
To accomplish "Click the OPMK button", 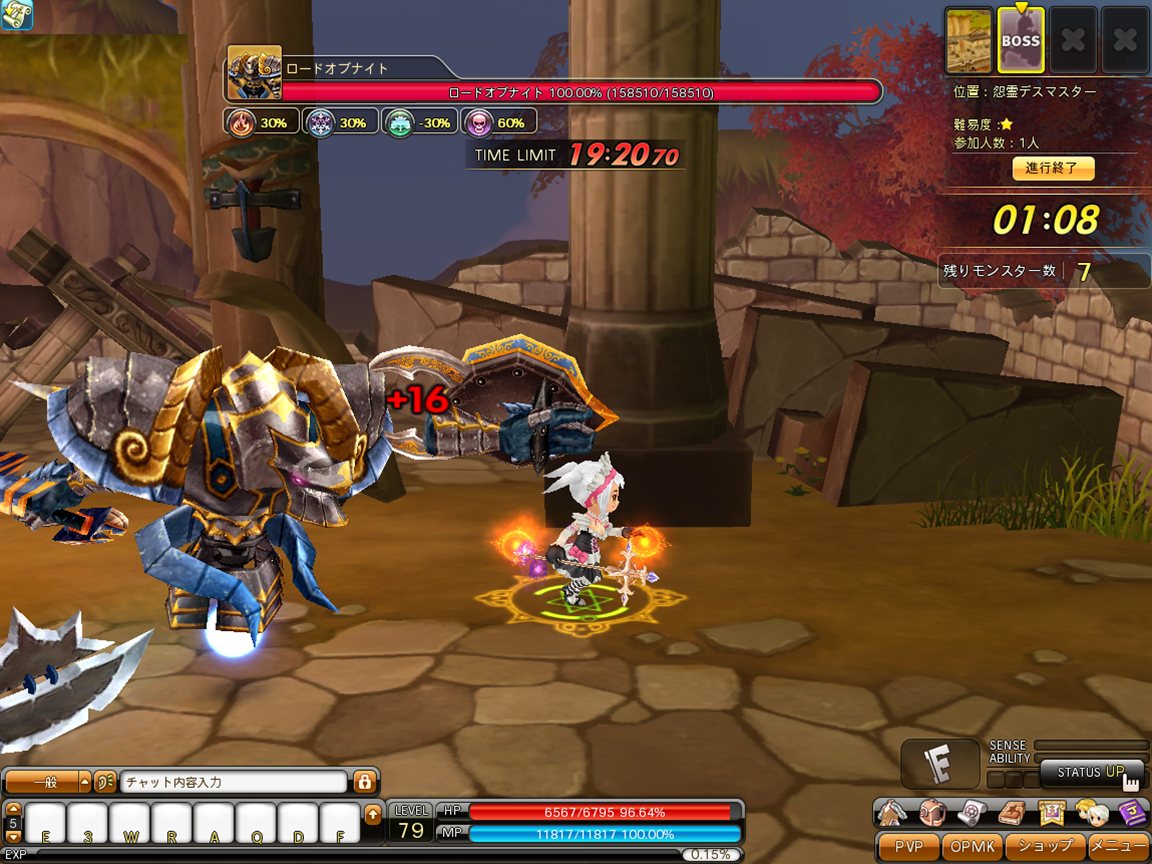I will [971, 846].
